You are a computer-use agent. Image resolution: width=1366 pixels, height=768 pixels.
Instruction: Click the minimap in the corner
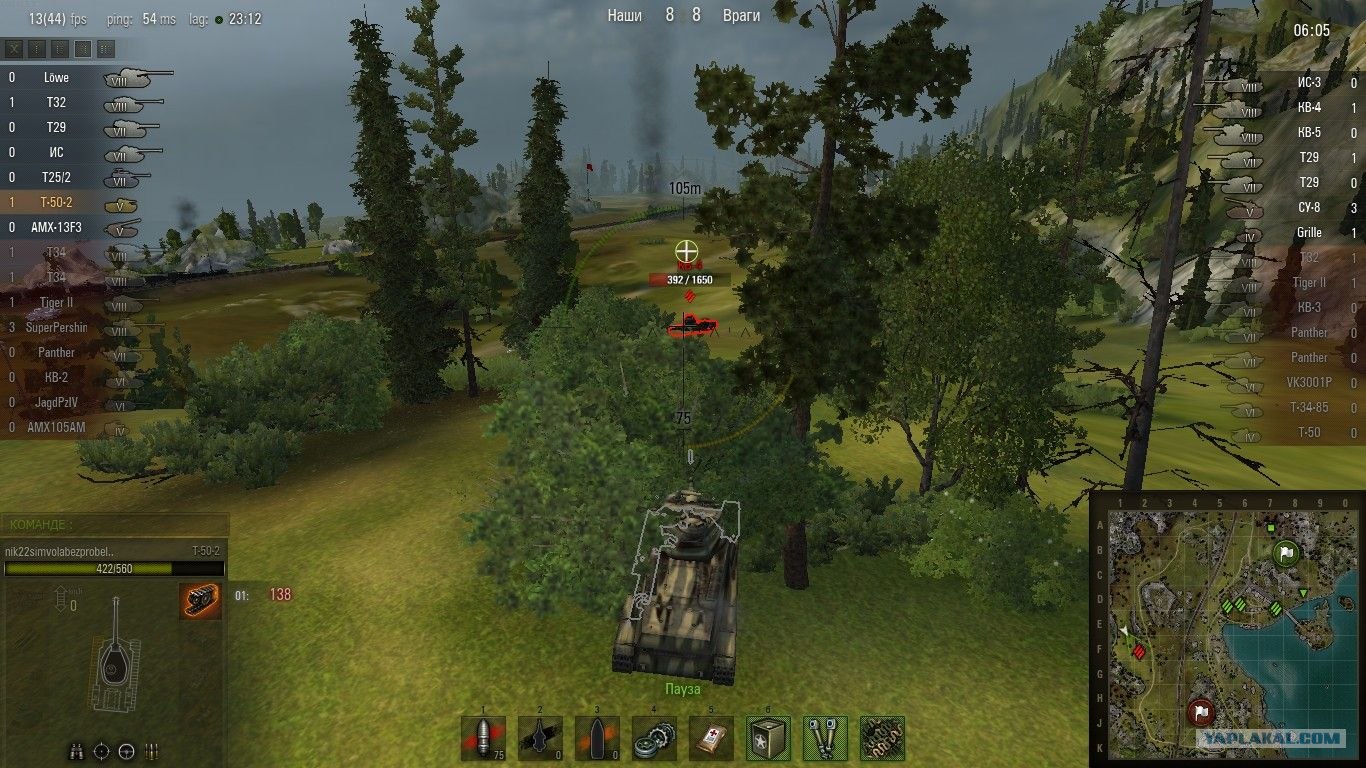(1224, 625)
